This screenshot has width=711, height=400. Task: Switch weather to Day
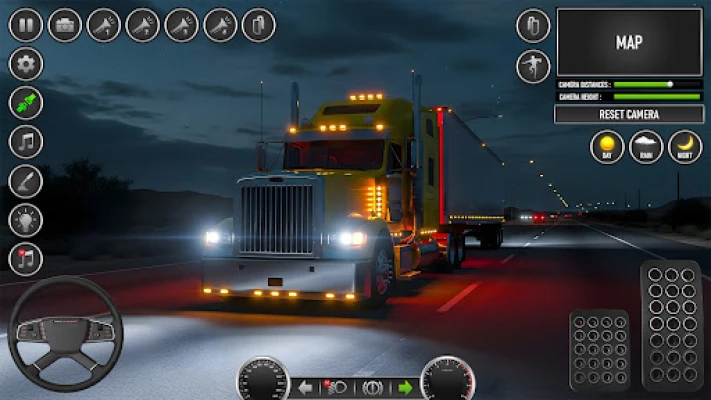607,147
